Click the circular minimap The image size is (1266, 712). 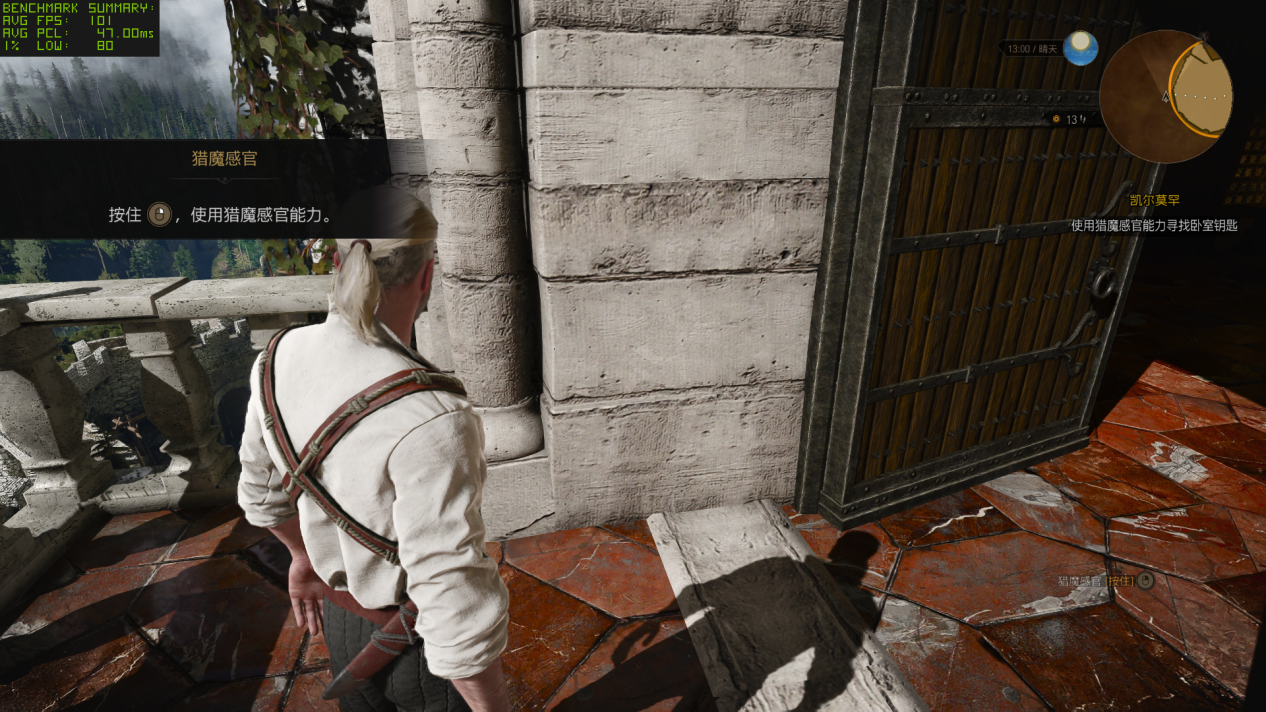(x=1165, y=96)
